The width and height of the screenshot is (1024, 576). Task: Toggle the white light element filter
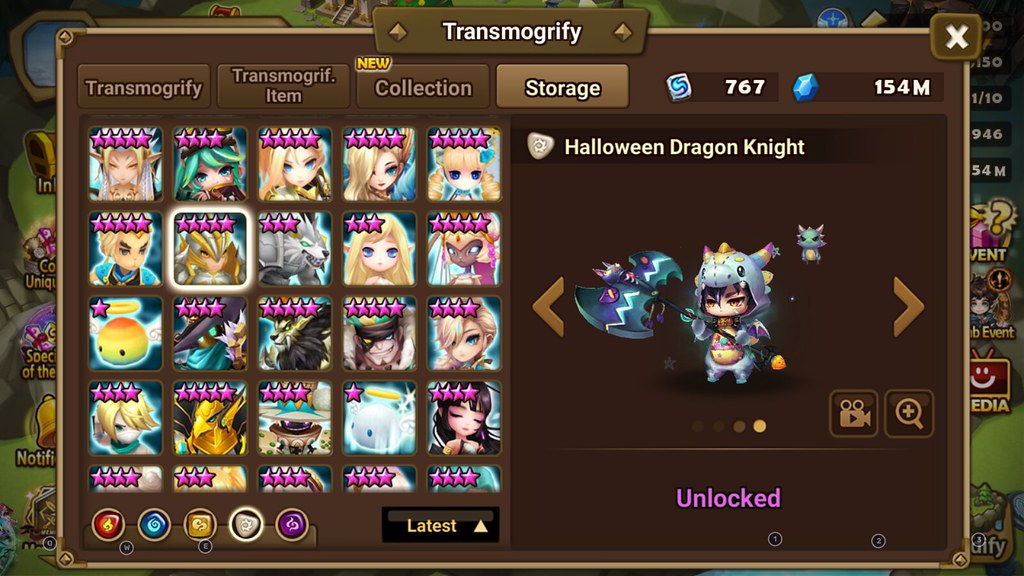point(246,524)
